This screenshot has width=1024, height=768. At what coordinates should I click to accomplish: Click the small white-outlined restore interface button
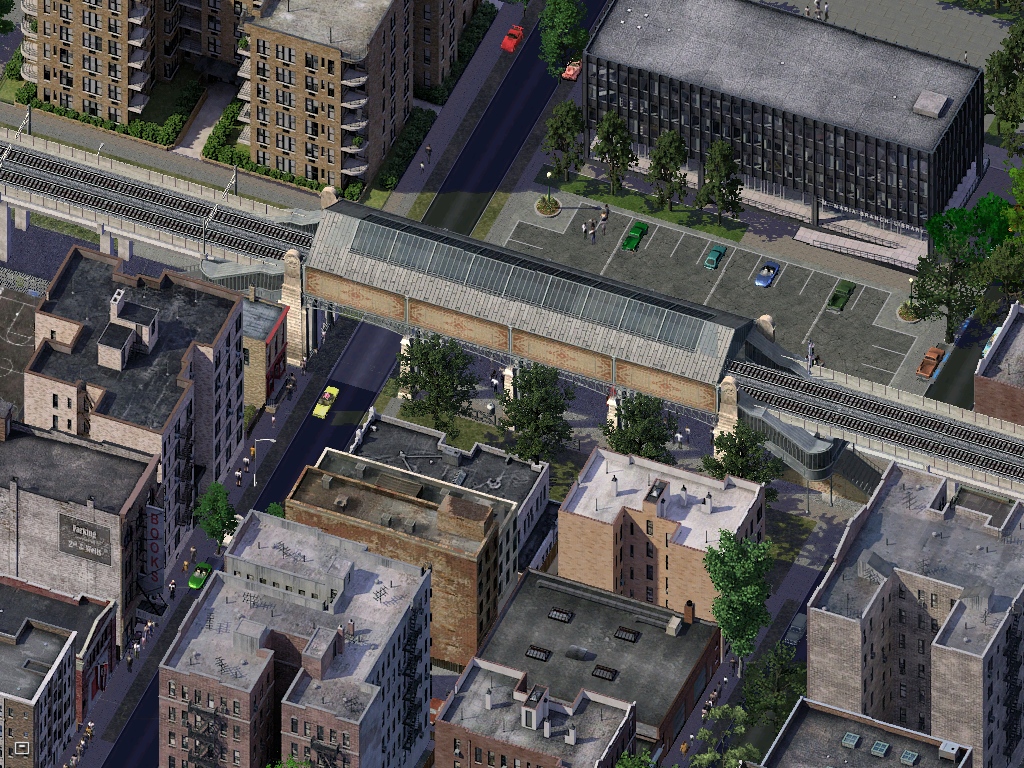pos(21,746)
